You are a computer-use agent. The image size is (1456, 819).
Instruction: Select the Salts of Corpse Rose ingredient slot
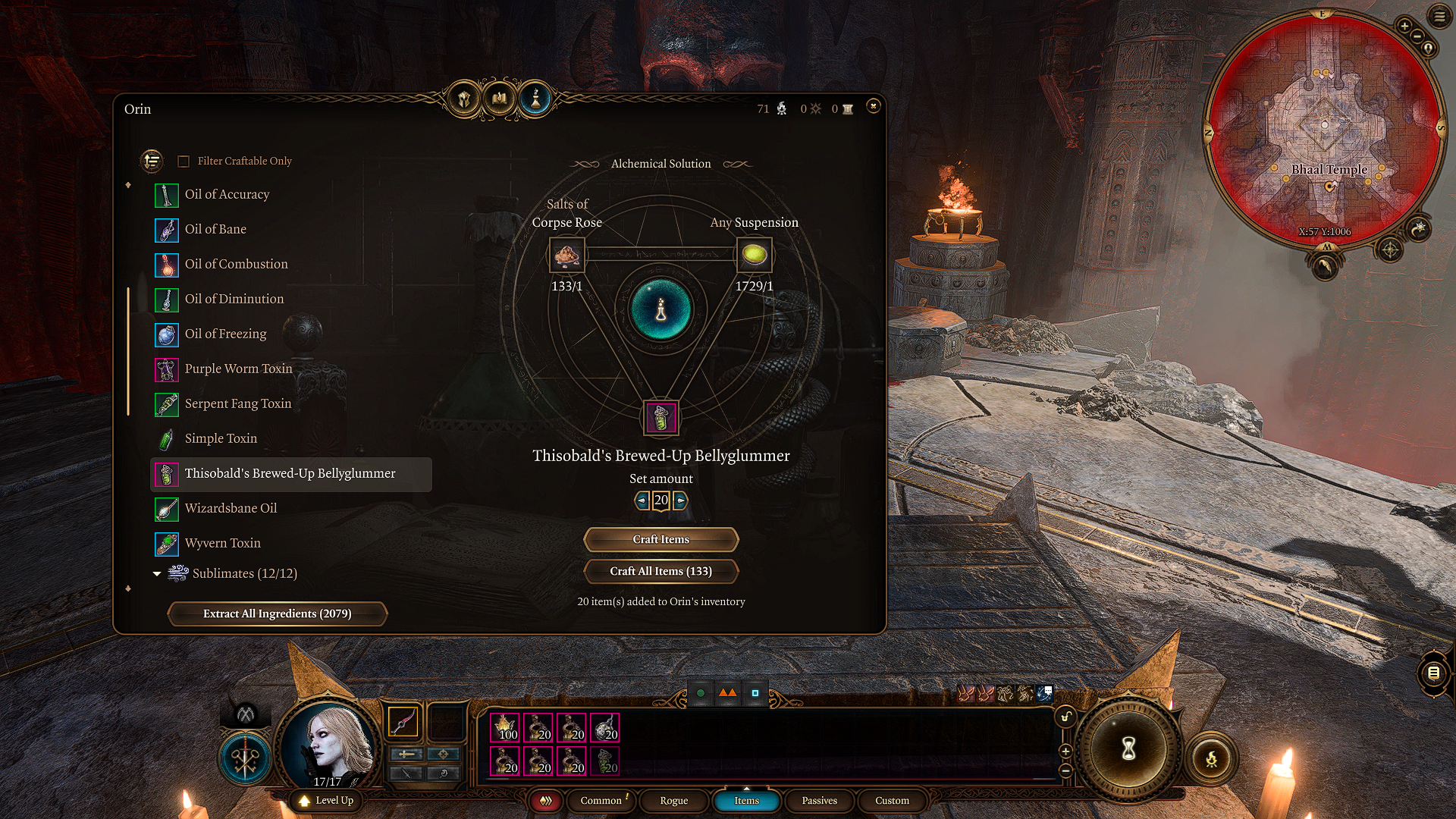tap(566, 256)
